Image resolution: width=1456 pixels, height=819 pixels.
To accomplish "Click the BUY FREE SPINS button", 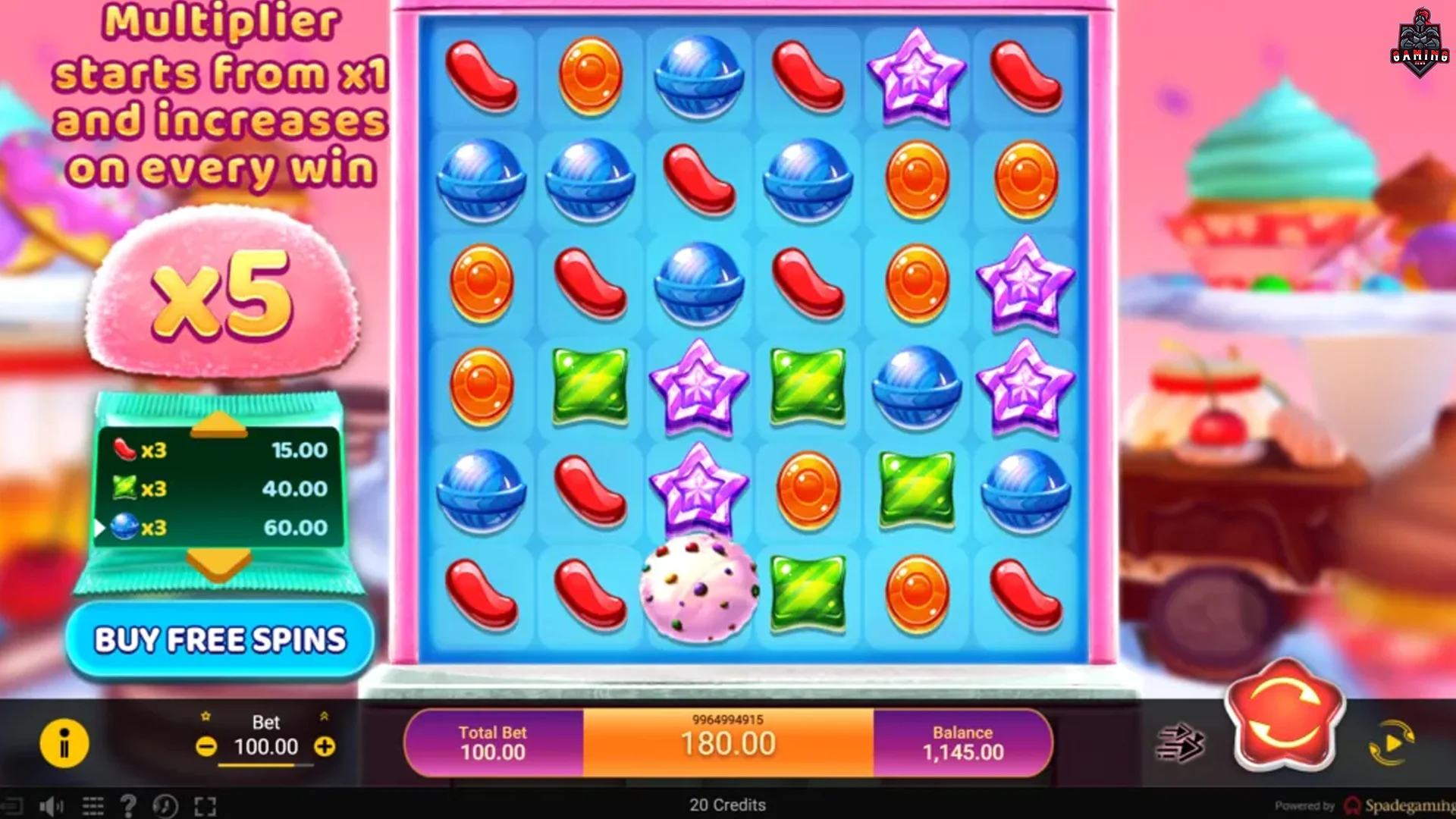I will [x=220, y=639].
